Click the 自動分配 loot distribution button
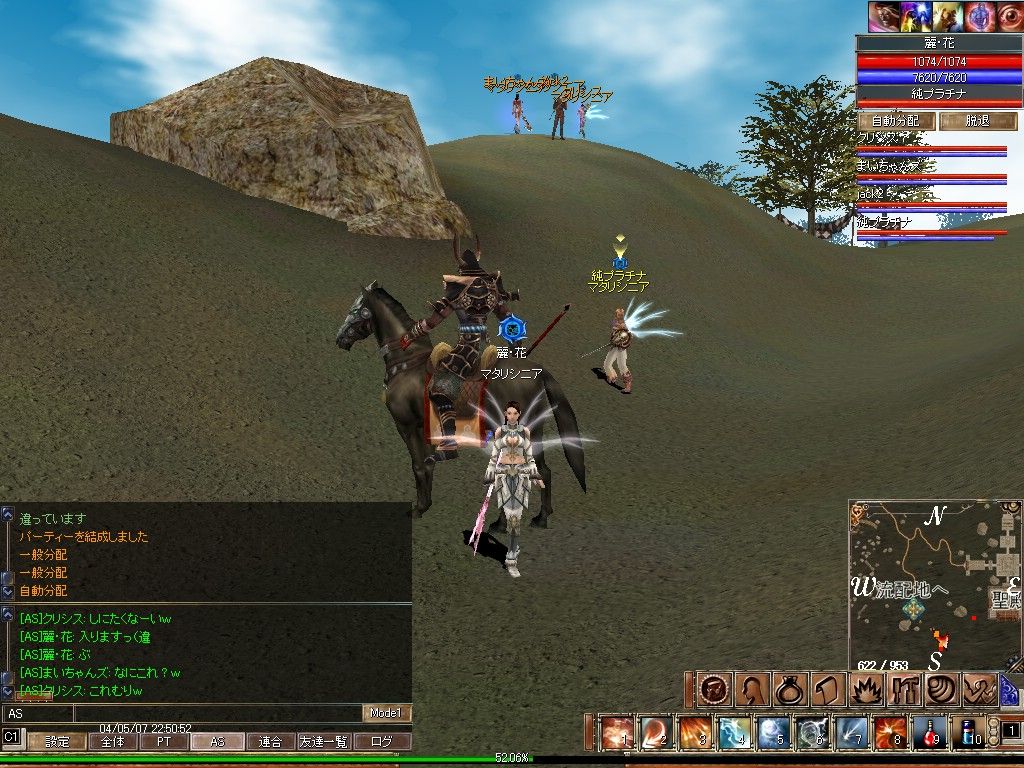1024x768 pixels. pos(895,121)
